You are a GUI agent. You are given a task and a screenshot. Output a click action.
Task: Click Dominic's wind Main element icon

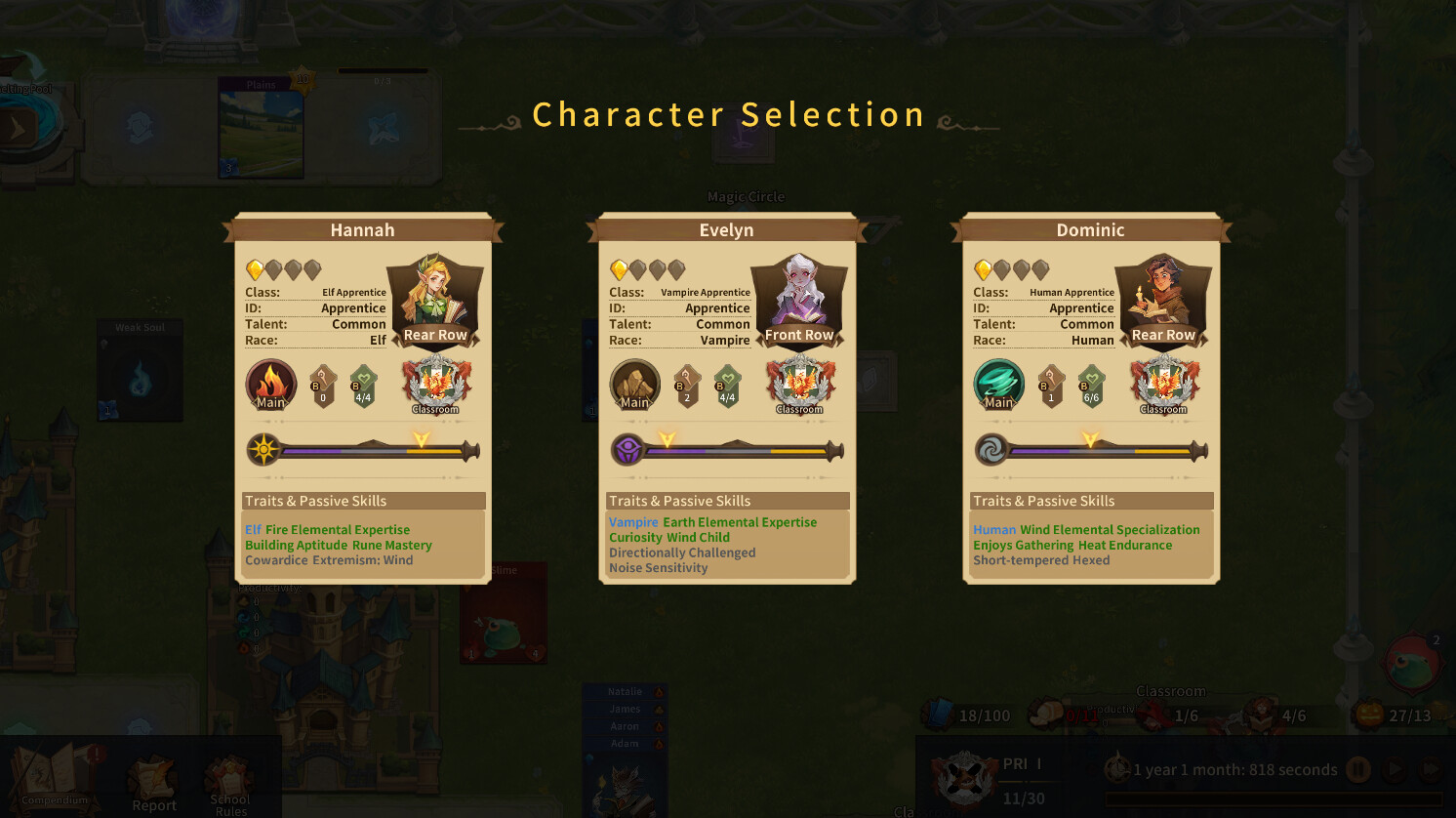[x=998, y=385]
